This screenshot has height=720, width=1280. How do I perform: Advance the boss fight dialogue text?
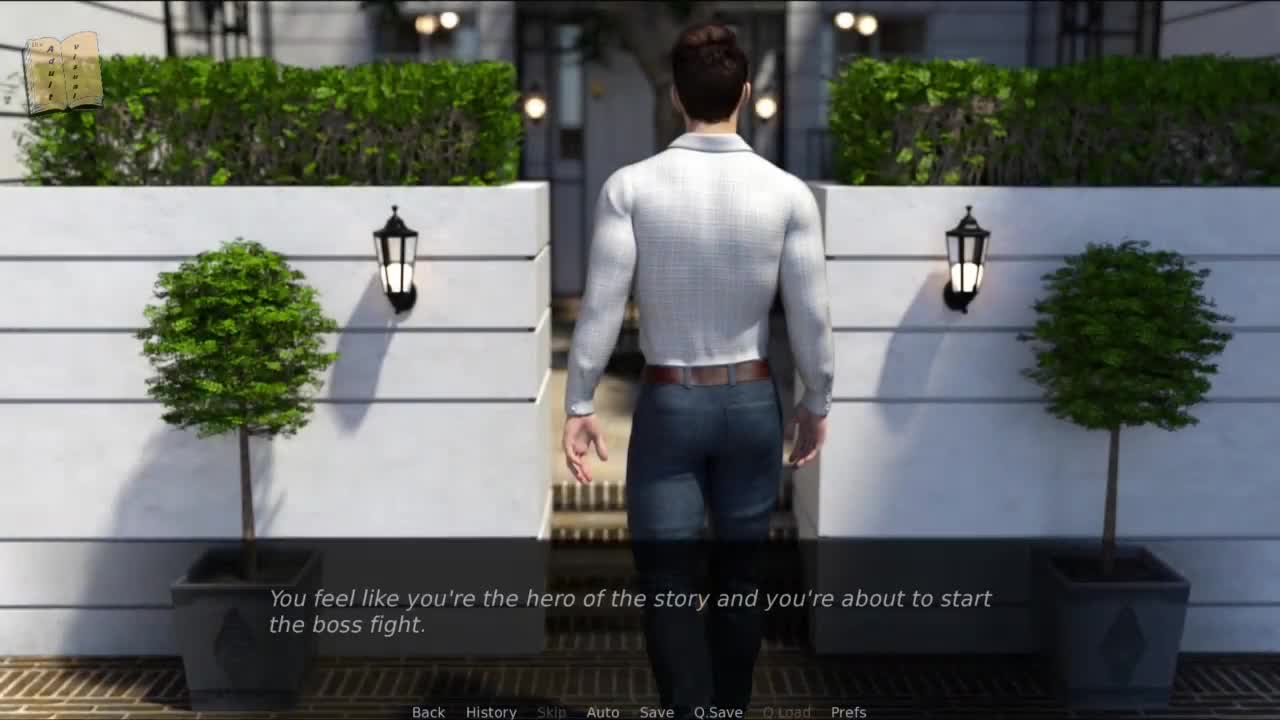pyautogui.click(x=630, y=611)
